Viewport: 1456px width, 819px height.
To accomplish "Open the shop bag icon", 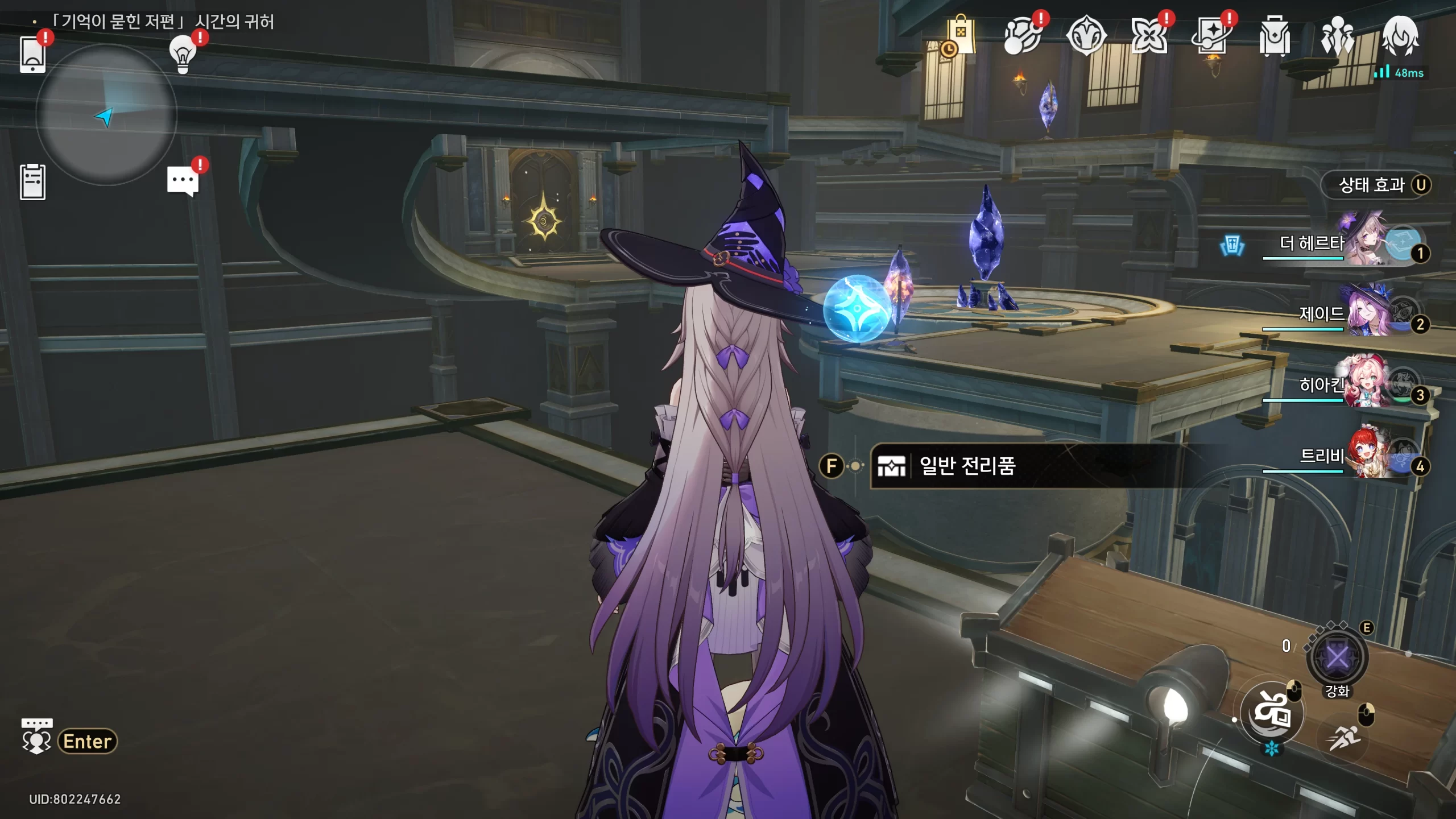I will (961, 36).
